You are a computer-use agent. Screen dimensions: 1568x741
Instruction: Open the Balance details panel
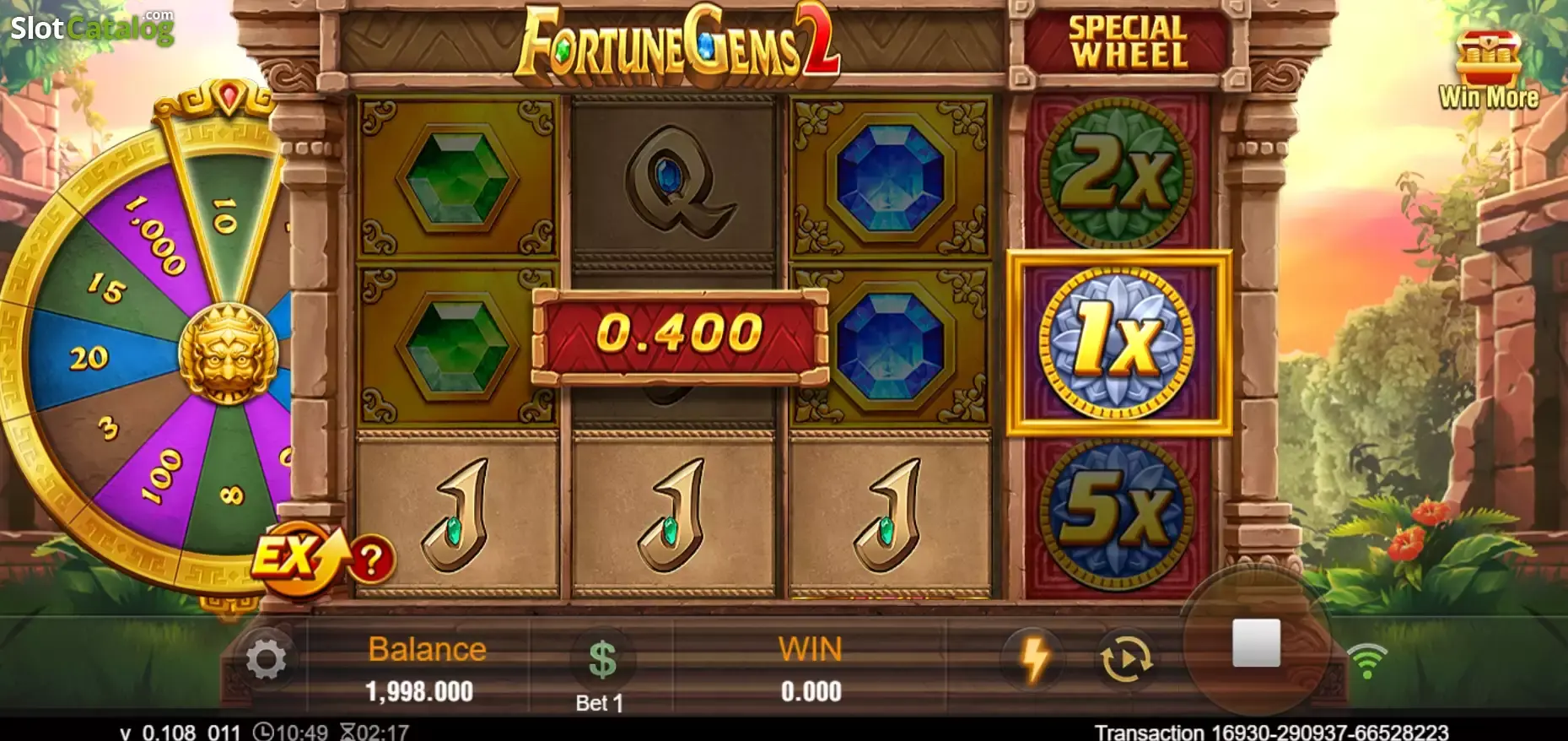coord(426,667)
